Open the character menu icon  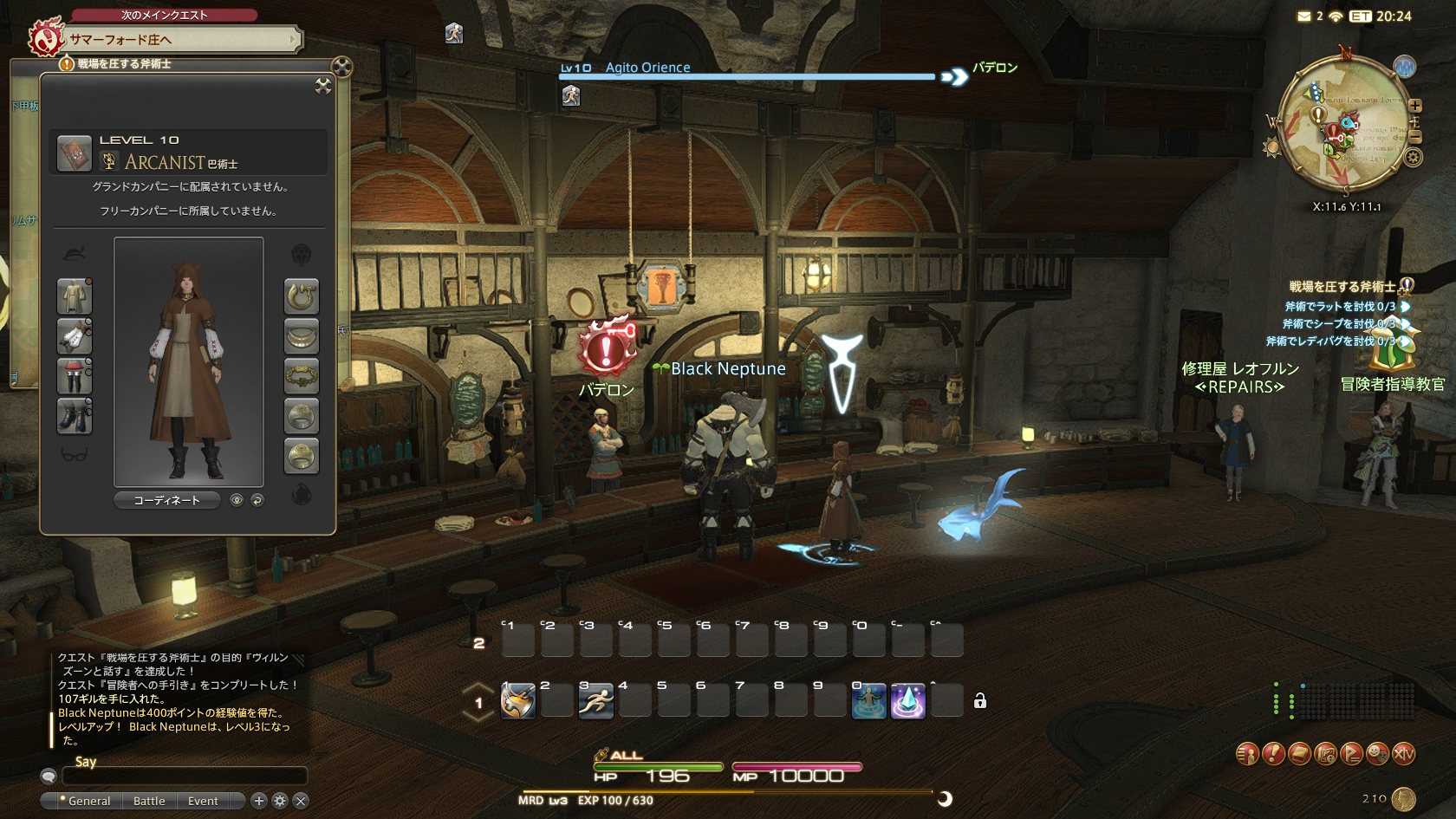coord(1247,754)
